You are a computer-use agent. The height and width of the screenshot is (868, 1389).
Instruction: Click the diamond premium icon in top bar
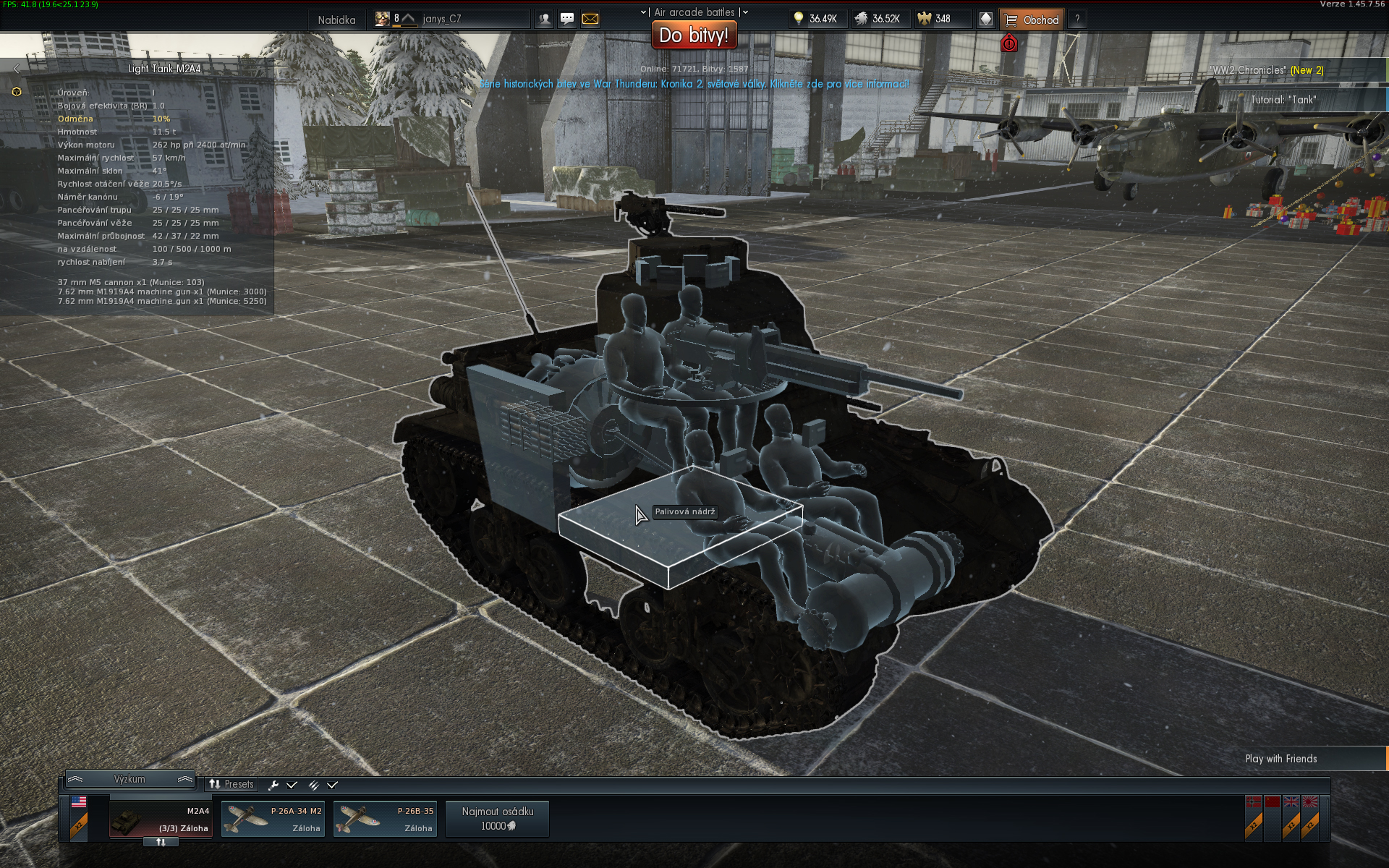(x=985, y=19)
